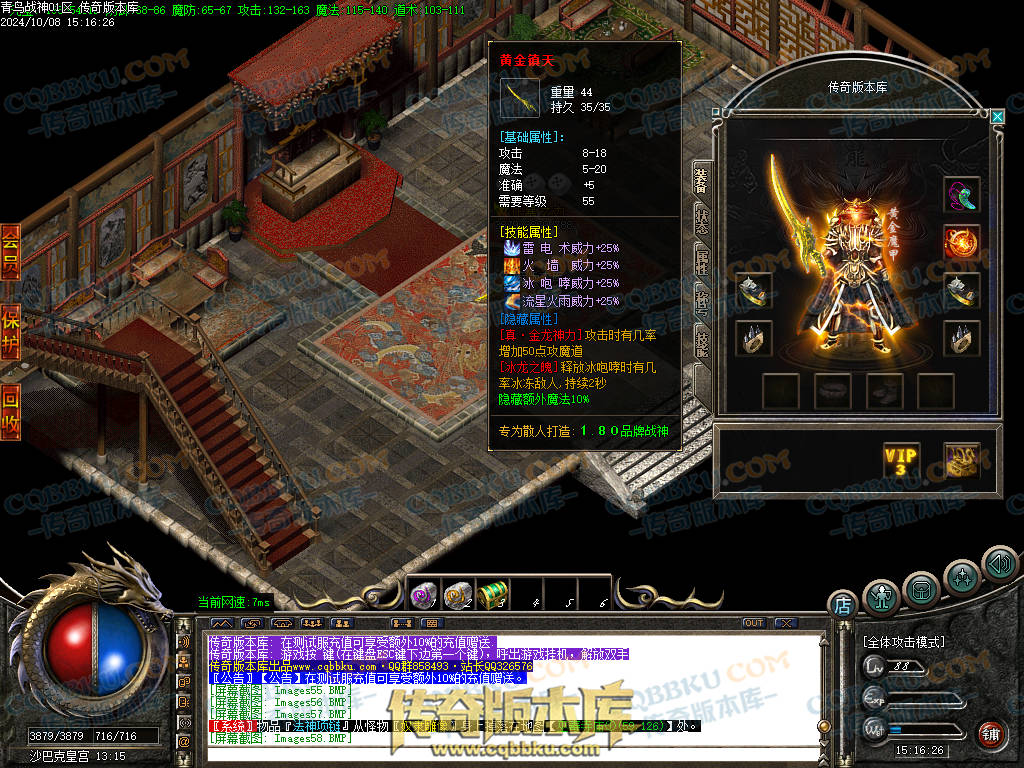Open the 店 shop button
Screen dimensions: 1024x768
842,604
